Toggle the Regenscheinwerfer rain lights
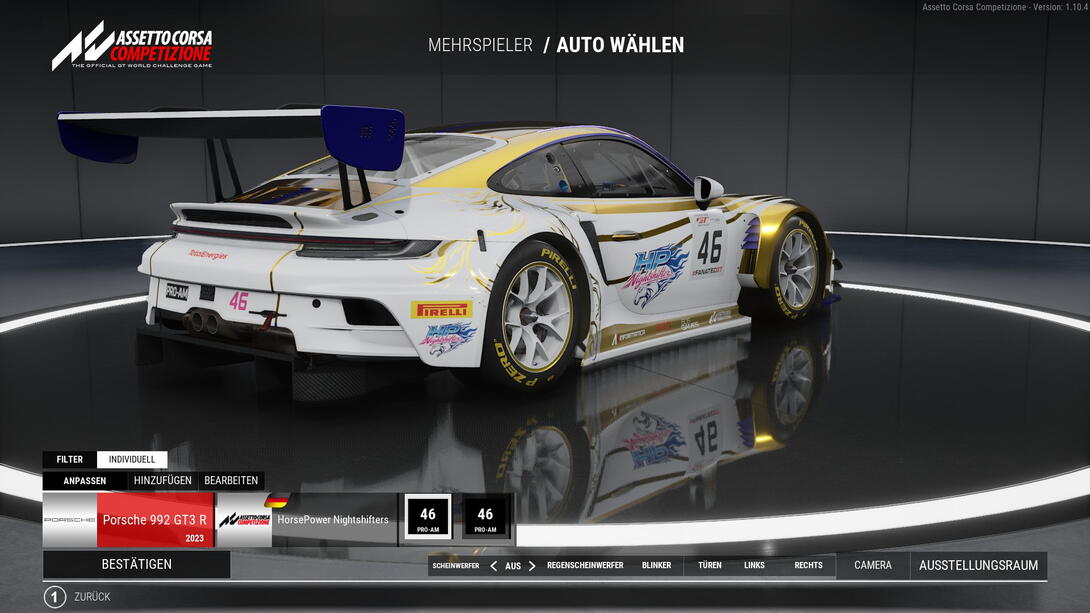 pyautogui.click(x=585, y=566)
